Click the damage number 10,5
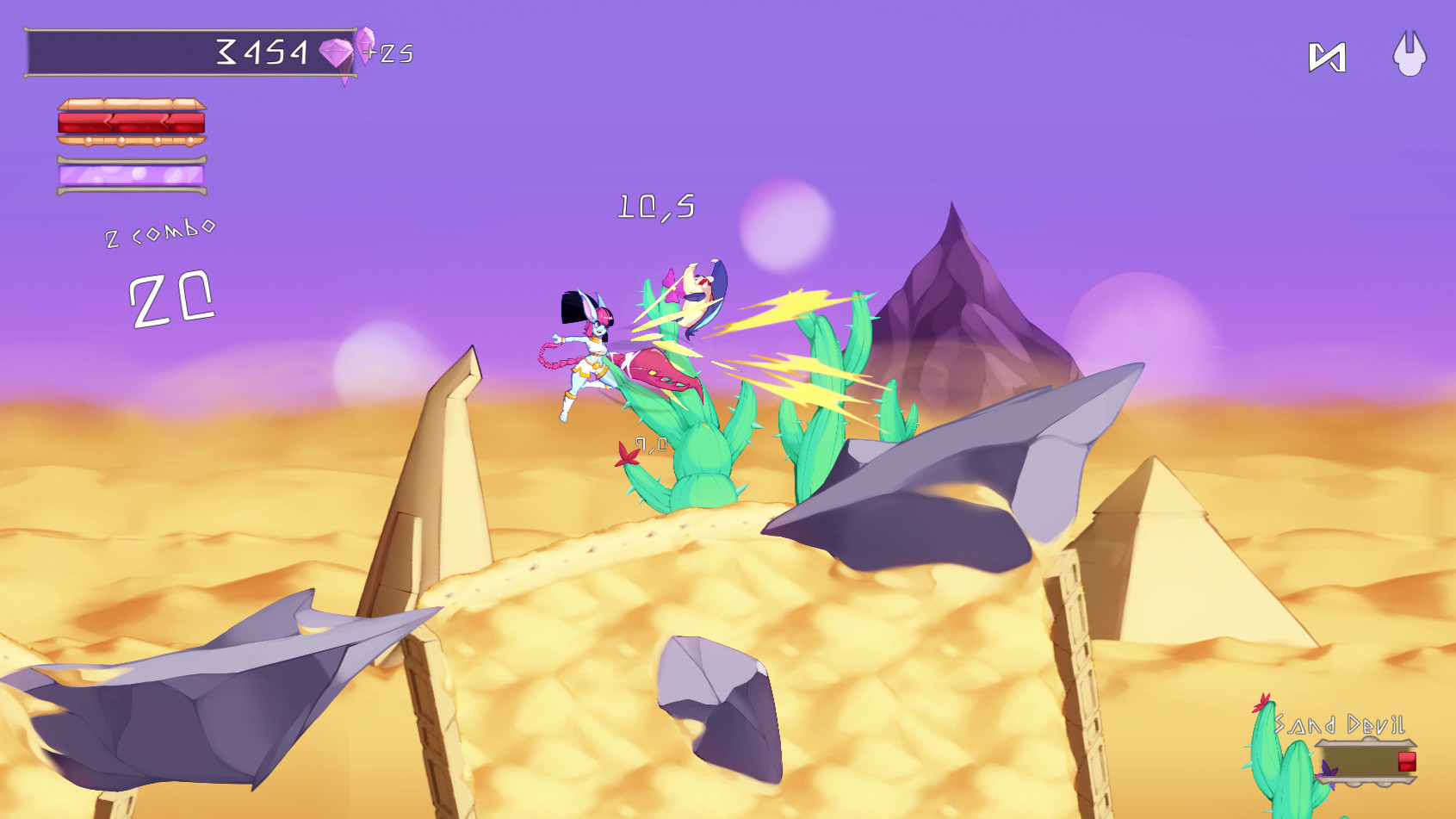Viewport: 1456px width, 819px height. [x=657, y=207]
